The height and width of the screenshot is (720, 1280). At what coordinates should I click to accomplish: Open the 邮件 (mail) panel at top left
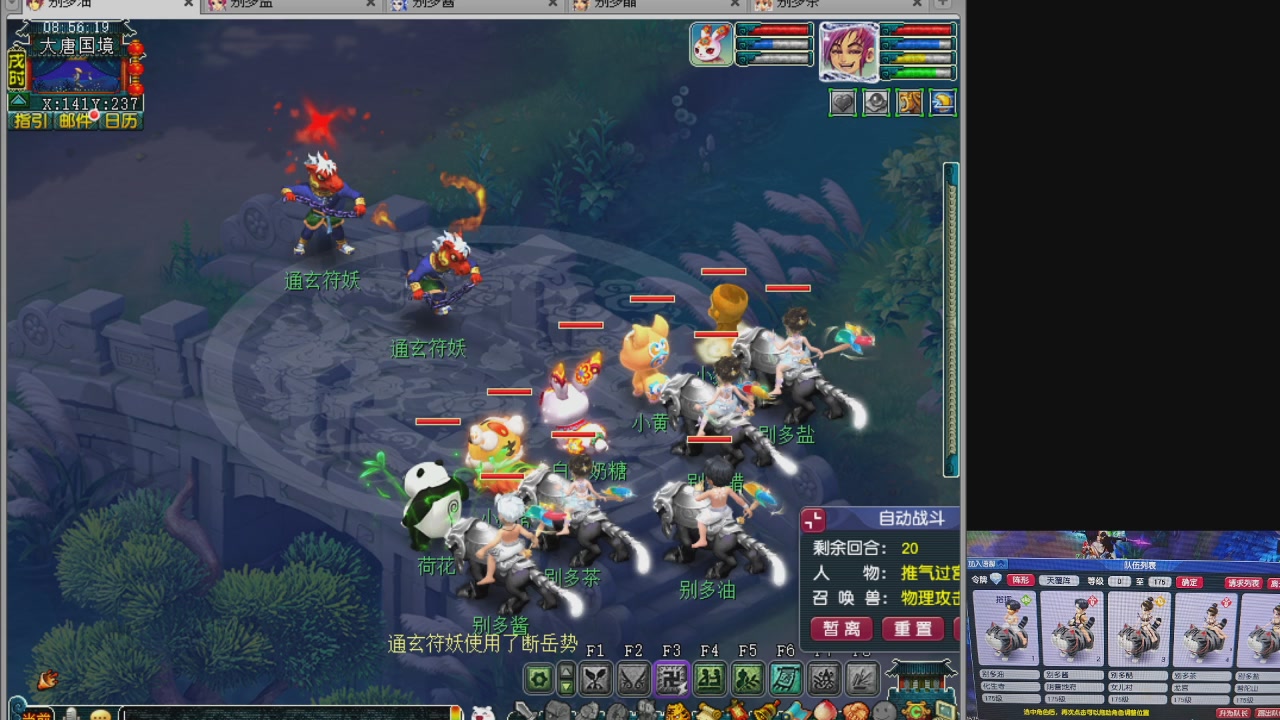(76, 120)
